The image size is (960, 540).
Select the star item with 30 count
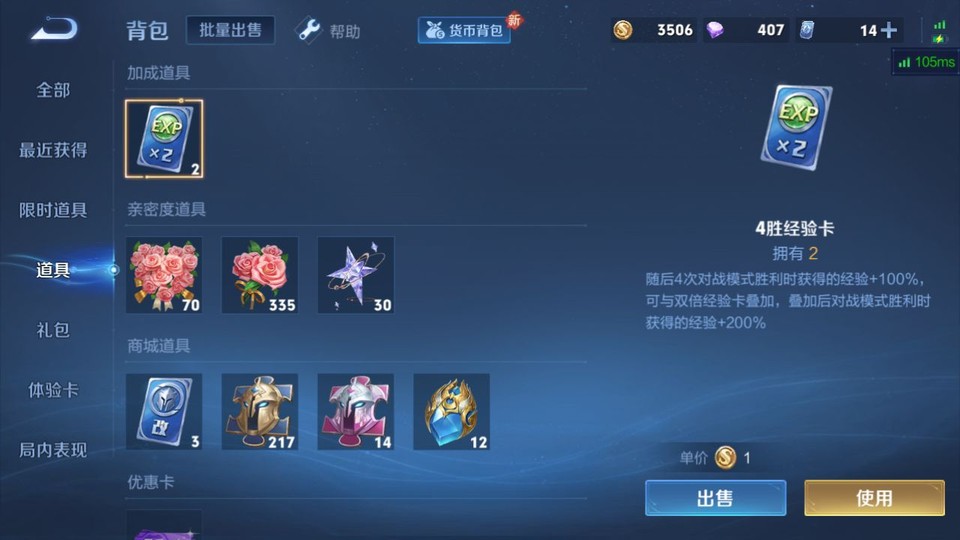pos(356,275)
